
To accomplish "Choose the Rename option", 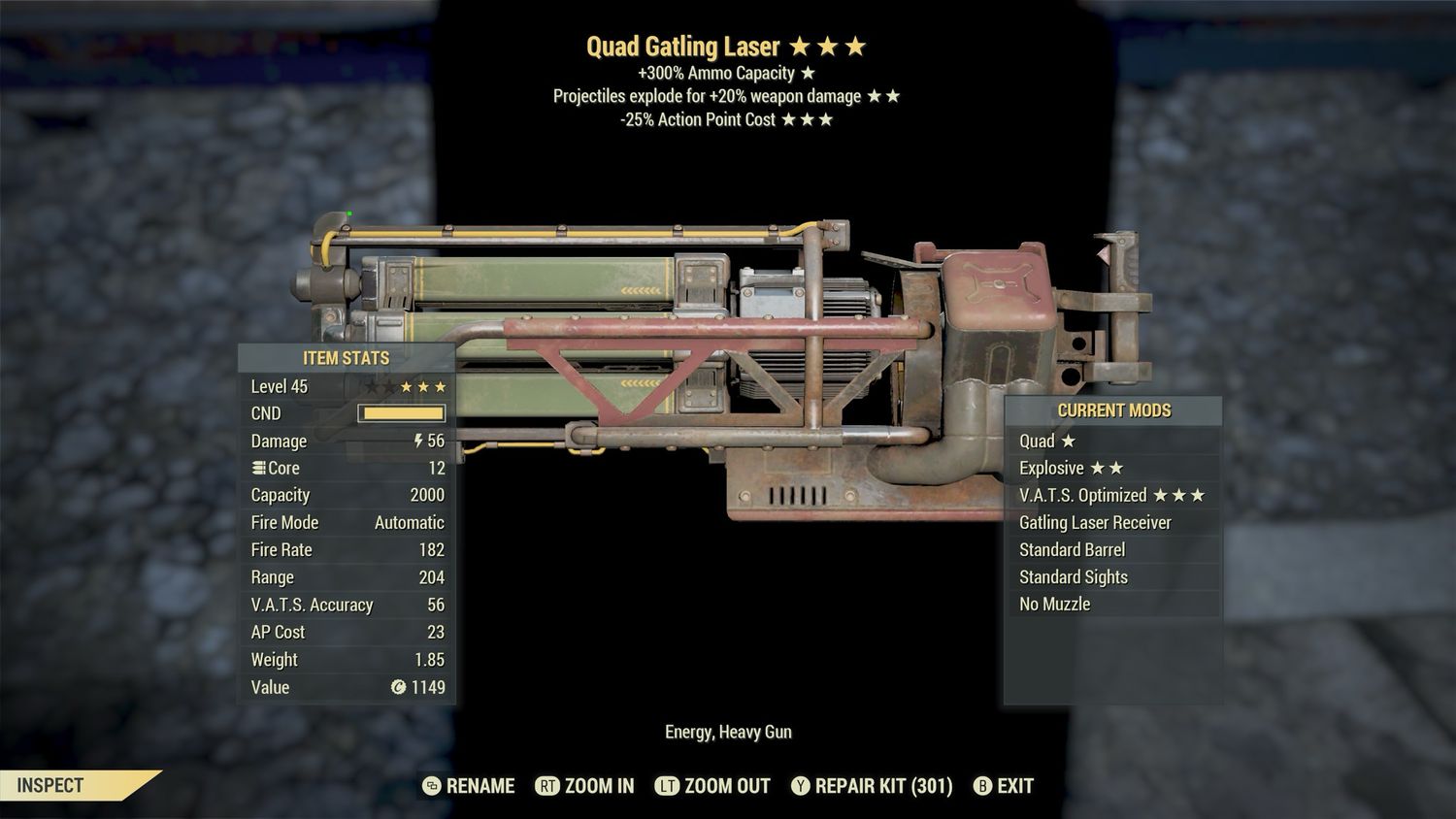I will coord(470,786).
